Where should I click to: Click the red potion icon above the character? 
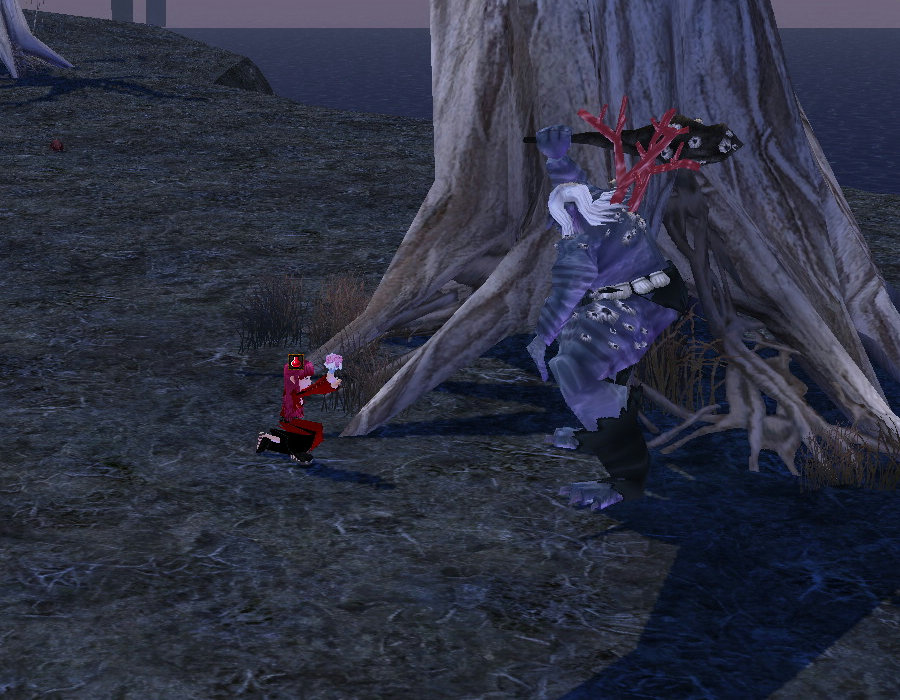tap(296, 361)
